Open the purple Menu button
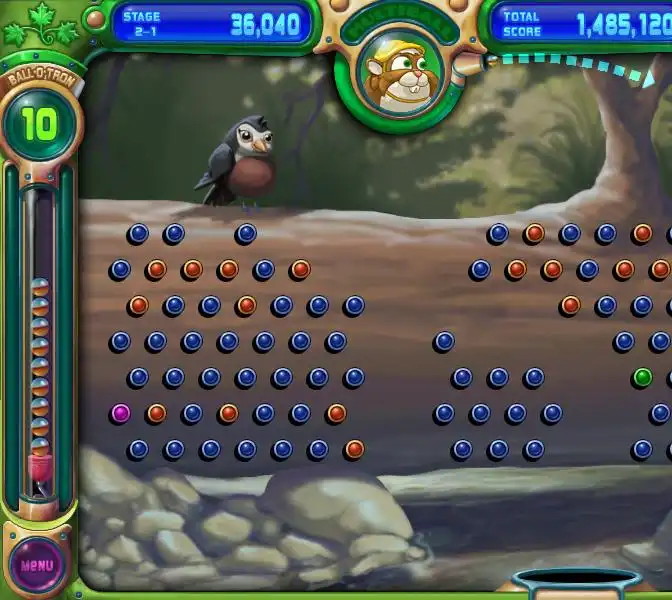Viewport: 672px width, 600px height. point(37,565)
